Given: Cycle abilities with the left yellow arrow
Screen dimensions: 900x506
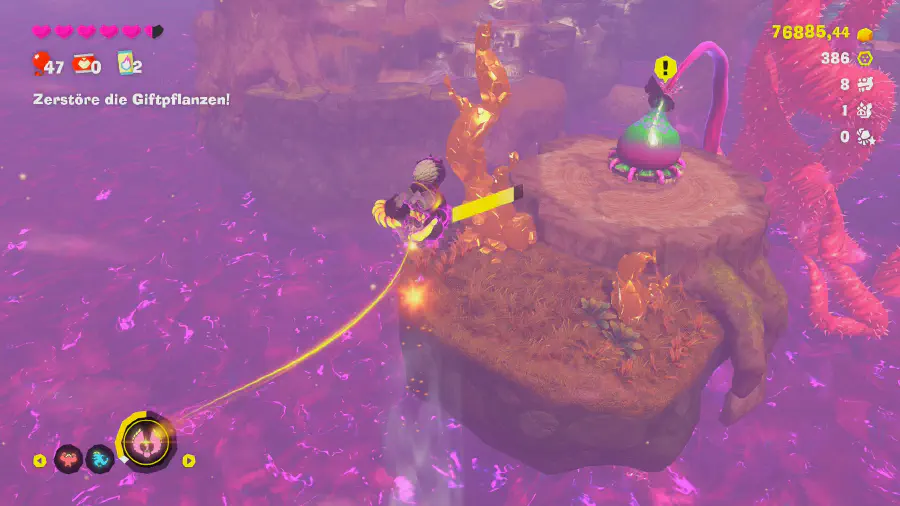Looking at the screenshot, I should 39,461.
